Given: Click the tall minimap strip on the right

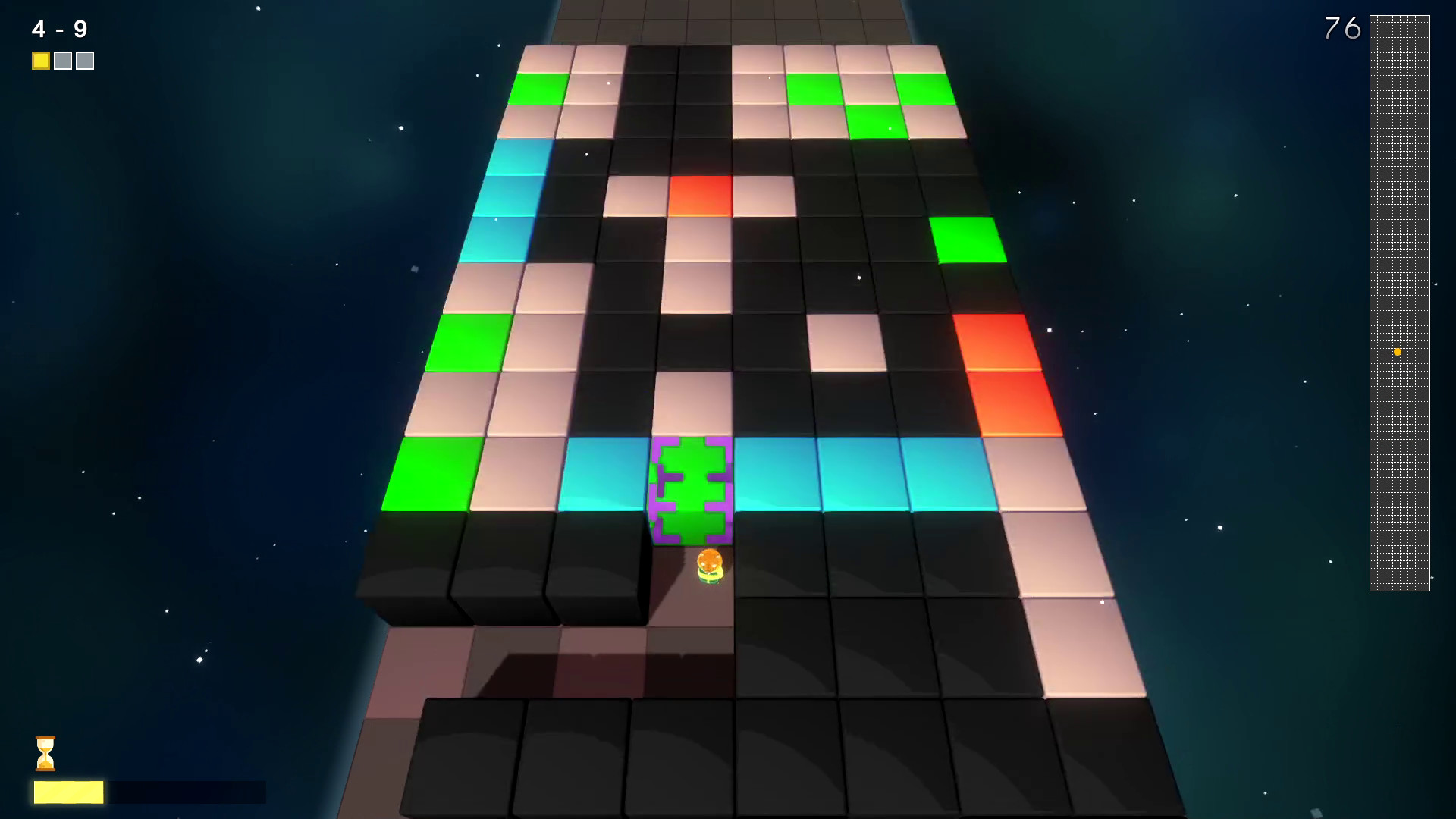Looking at the screenshot, I should (1399, 303).
